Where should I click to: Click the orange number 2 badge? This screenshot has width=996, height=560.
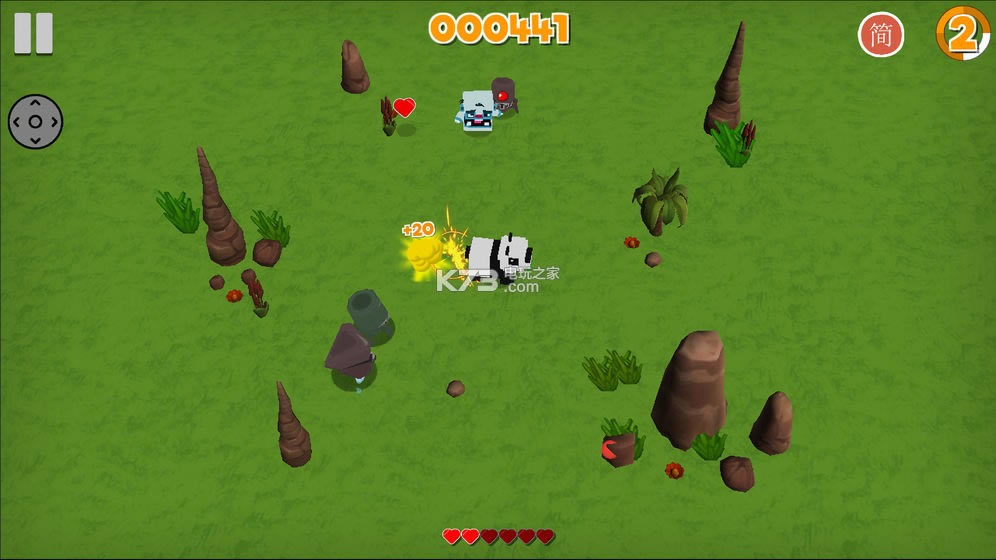point(962,34)
